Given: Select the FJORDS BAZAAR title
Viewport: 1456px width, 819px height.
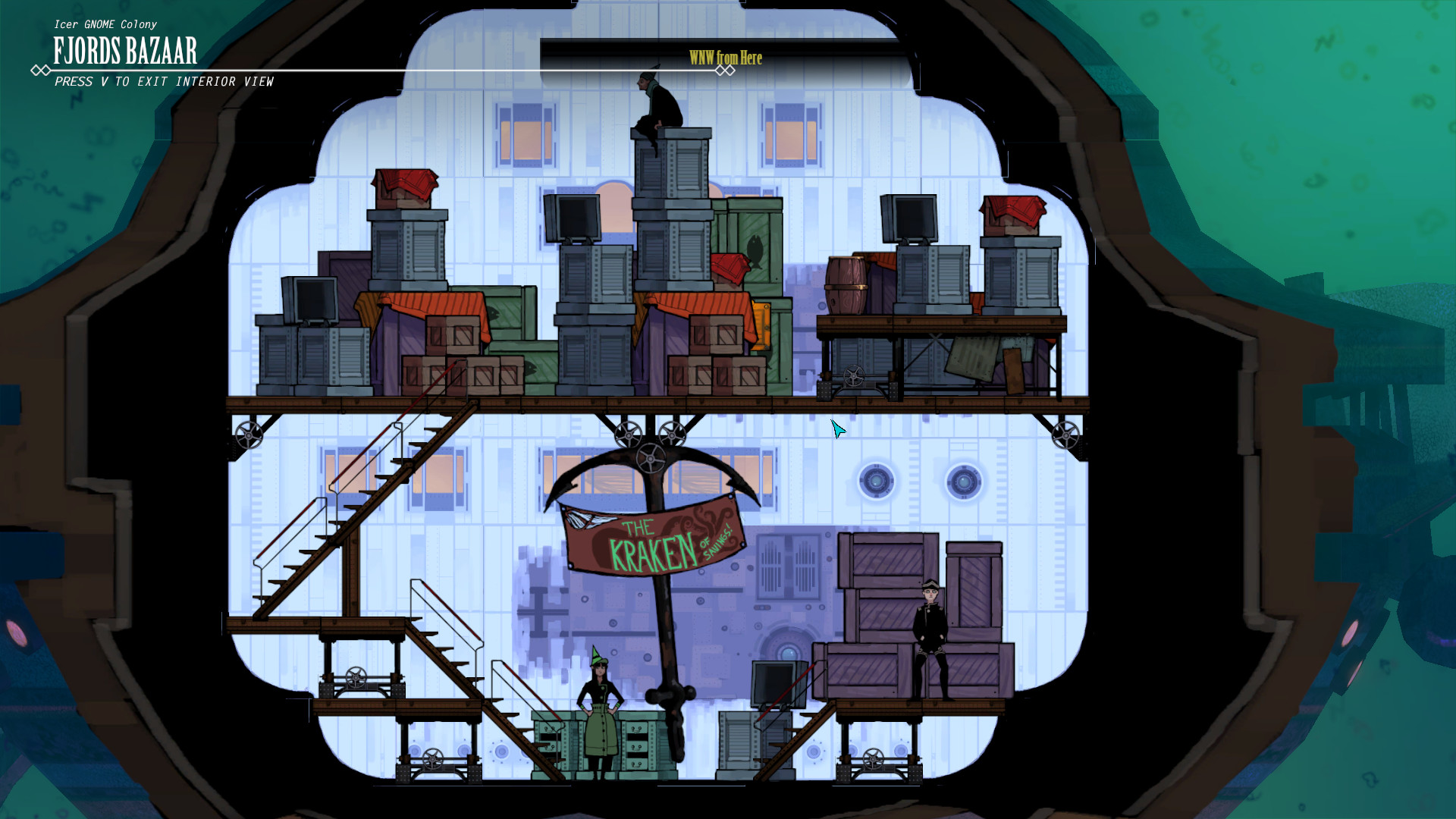Looking at the screenshot, I should coord(124,52).
